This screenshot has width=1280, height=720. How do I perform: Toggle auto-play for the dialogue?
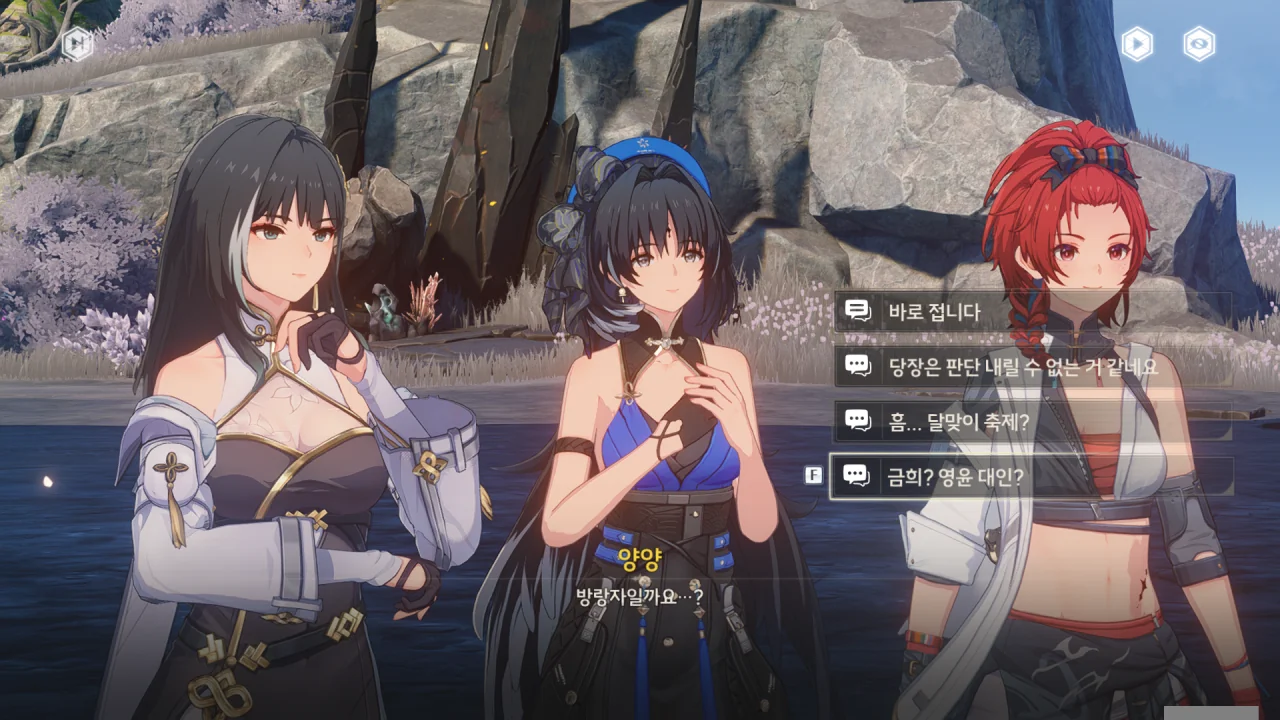[x=1137, y=43]
